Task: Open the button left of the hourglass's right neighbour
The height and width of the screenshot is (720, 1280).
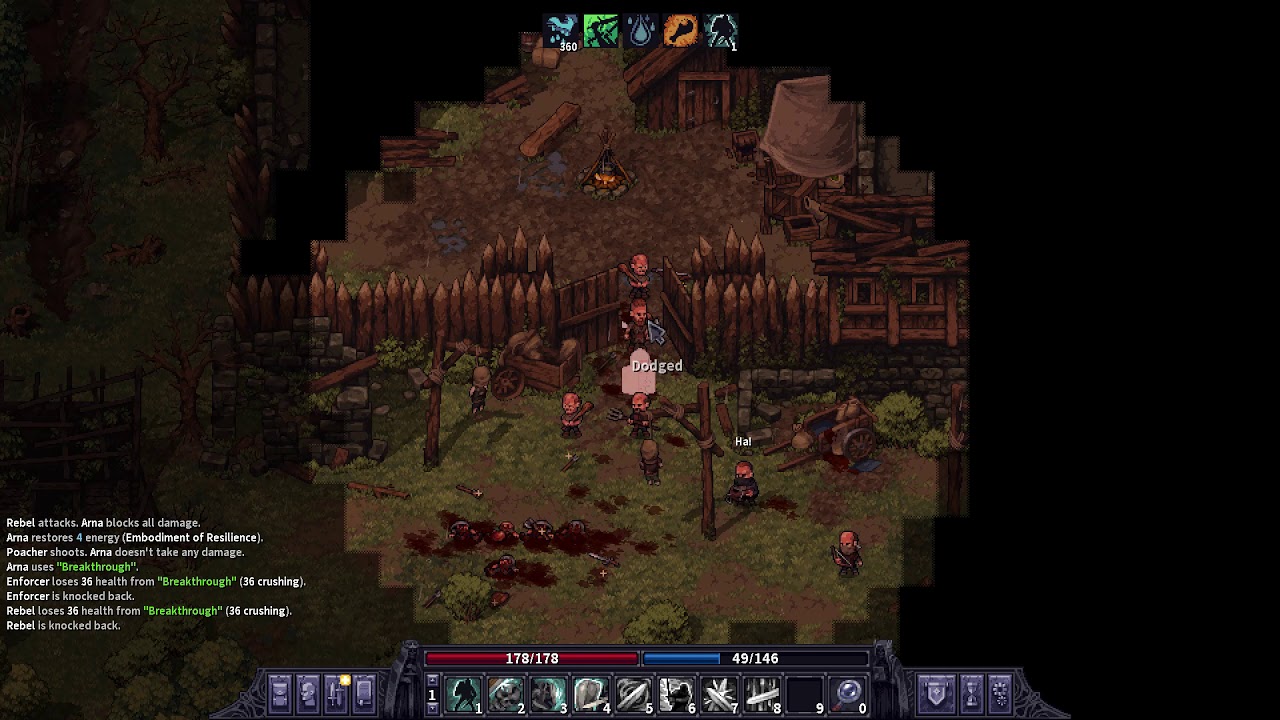Action: tap(970, 692)
